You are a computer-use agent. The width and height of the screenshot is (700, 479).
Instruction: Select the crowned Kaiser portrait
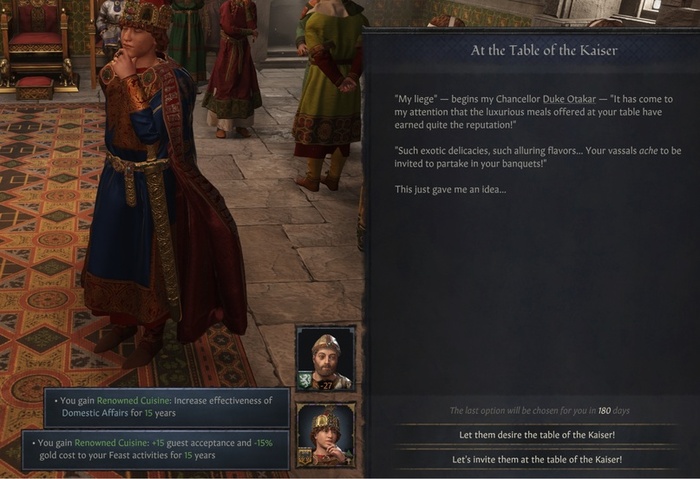pos(325,435)
